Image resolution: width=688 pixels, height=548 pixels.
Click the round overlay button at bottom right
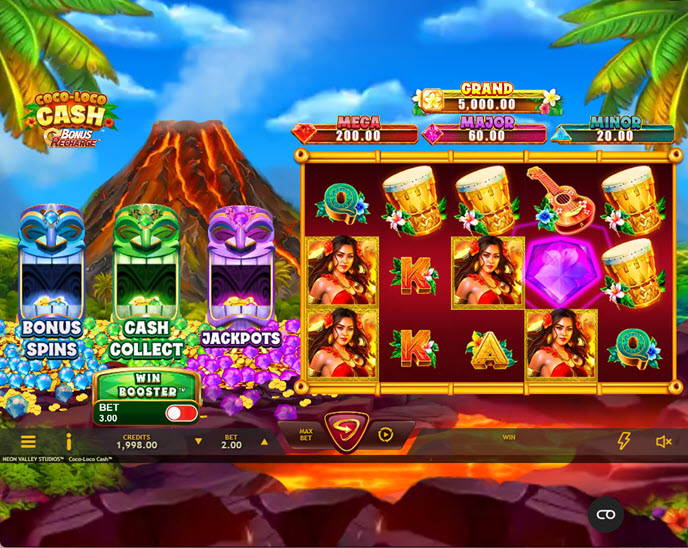coord(605,514)
